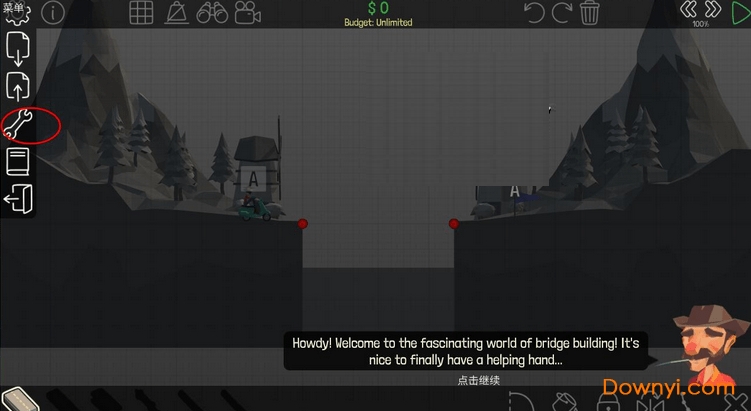Redo the undone build action
The height and width of the screenshot is (411, 751).
(x=563, y=12)
